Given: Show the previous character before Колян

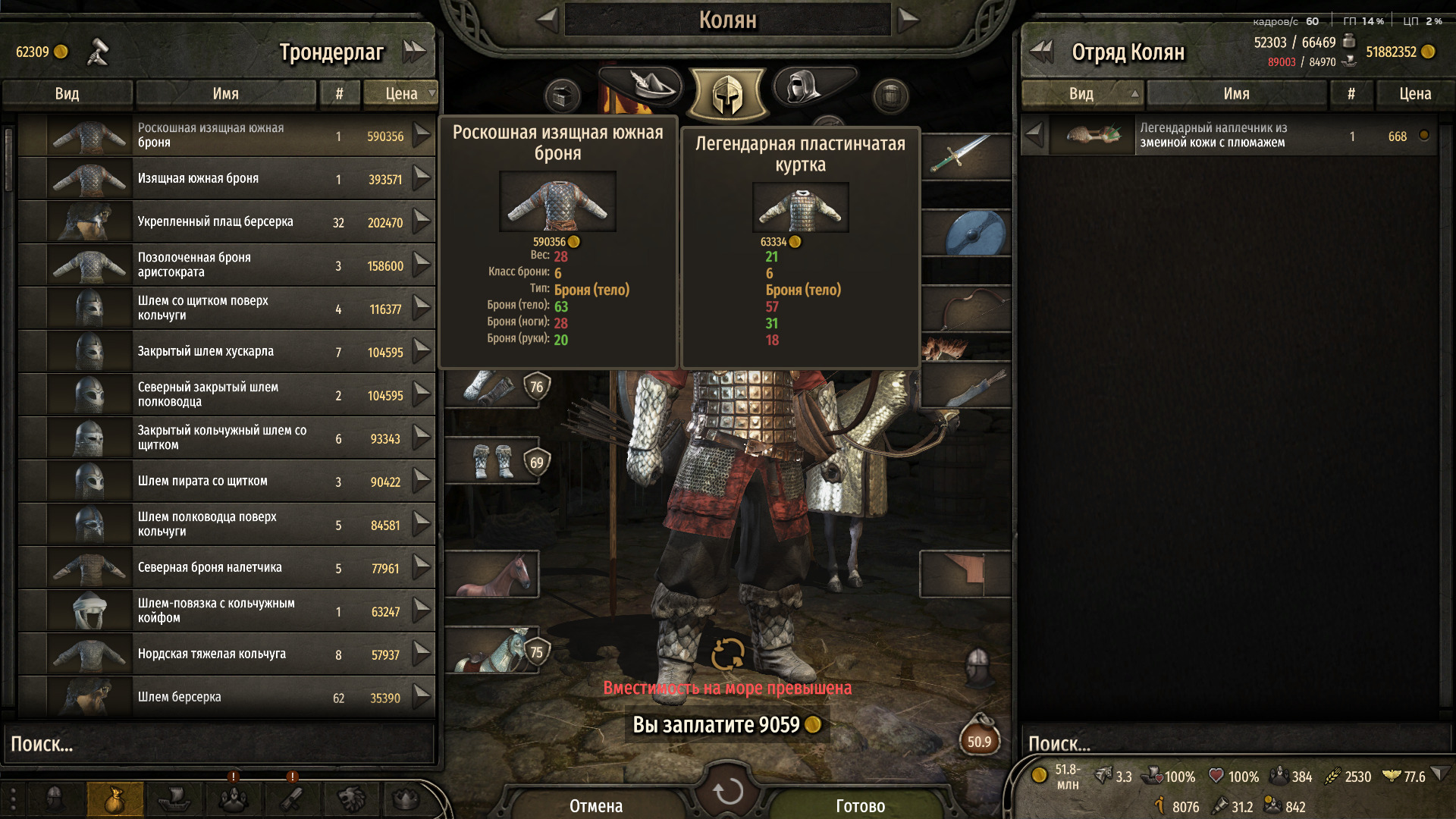Looking at the screenshot, I should pos(548,20).
